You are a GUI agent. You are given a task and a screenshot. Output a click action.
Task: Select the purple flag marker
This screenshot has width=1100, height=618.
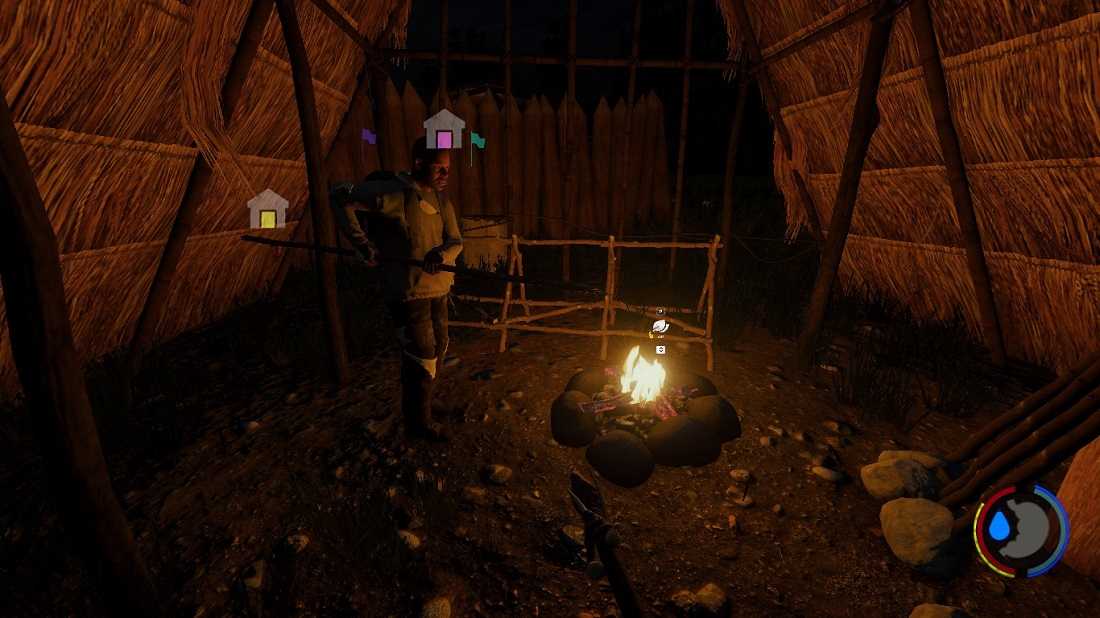click(368, 137)
